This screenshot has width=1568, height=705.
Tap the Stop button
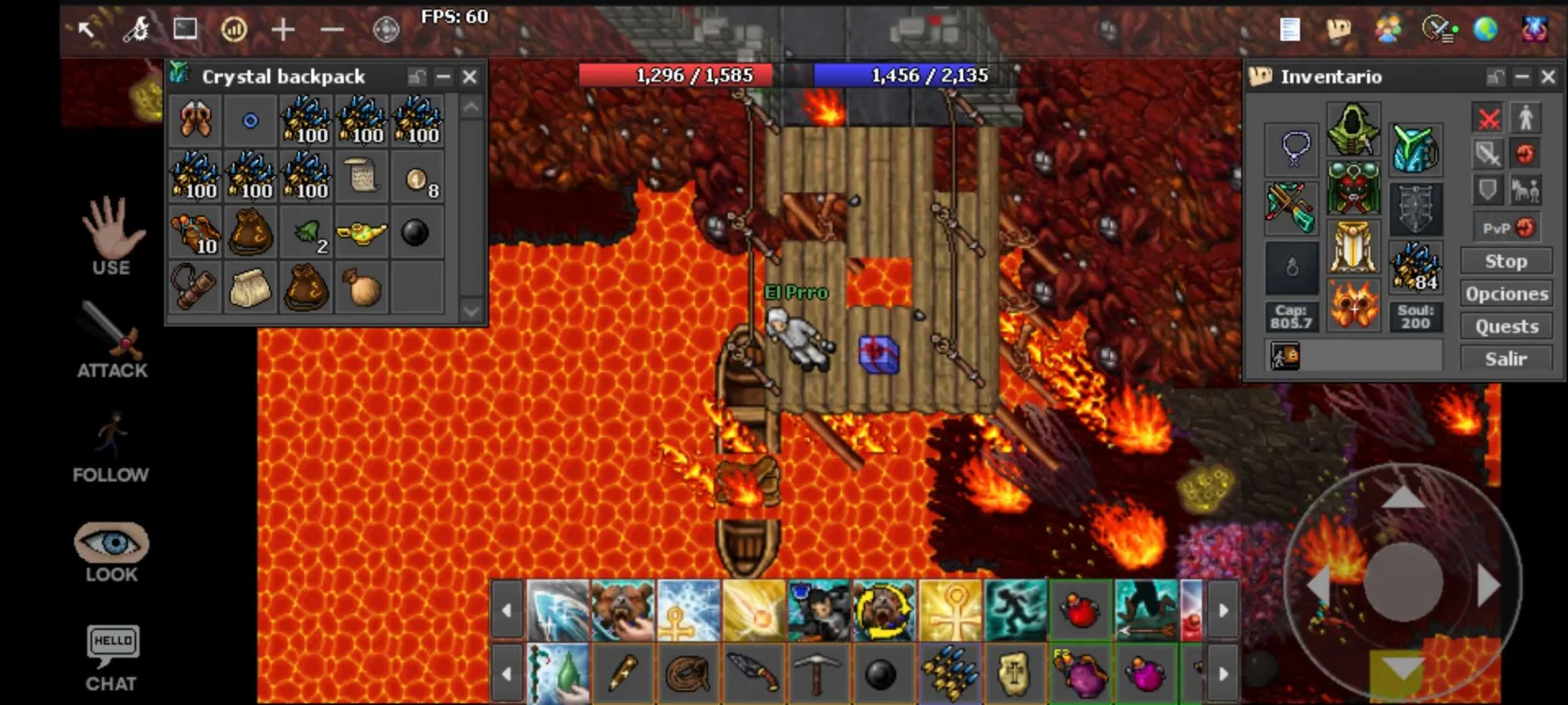click(1505, 261)
